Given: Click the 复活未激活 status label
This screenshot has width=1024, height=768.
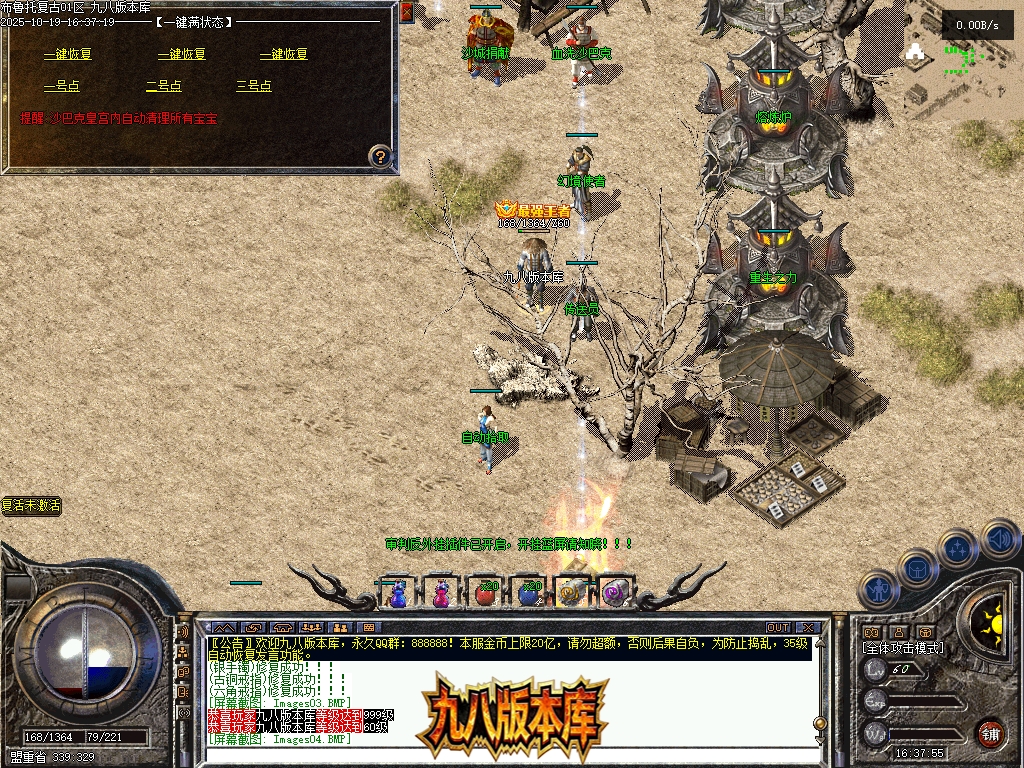Looking at the screenshot, I should pyautogui.click(x=31, y=506).
